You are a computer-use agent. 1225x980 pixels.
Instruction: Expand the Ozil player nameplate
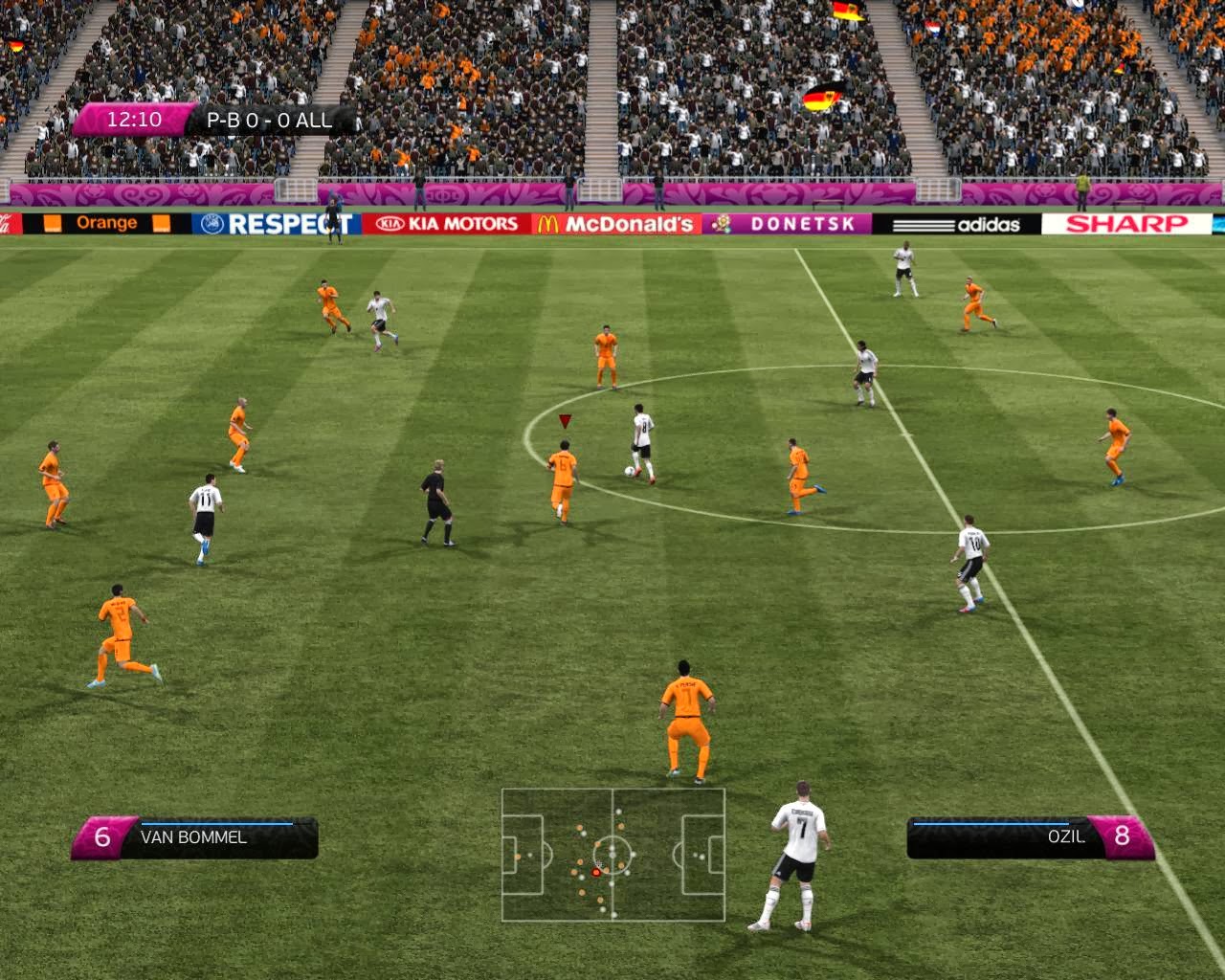click(x=1013, y=838)
